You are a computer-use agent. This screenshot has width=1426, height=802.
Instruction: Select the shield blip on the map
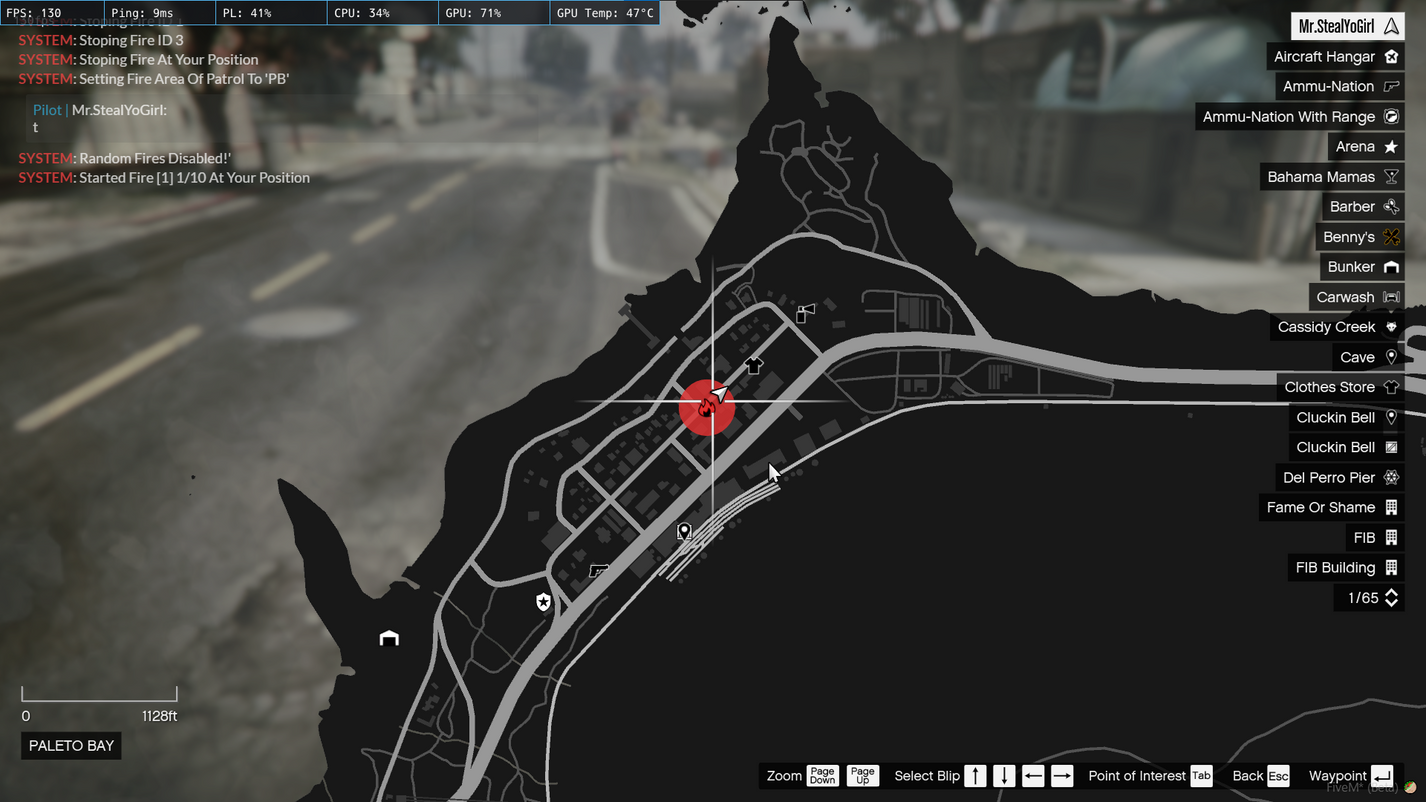(542, 601)
